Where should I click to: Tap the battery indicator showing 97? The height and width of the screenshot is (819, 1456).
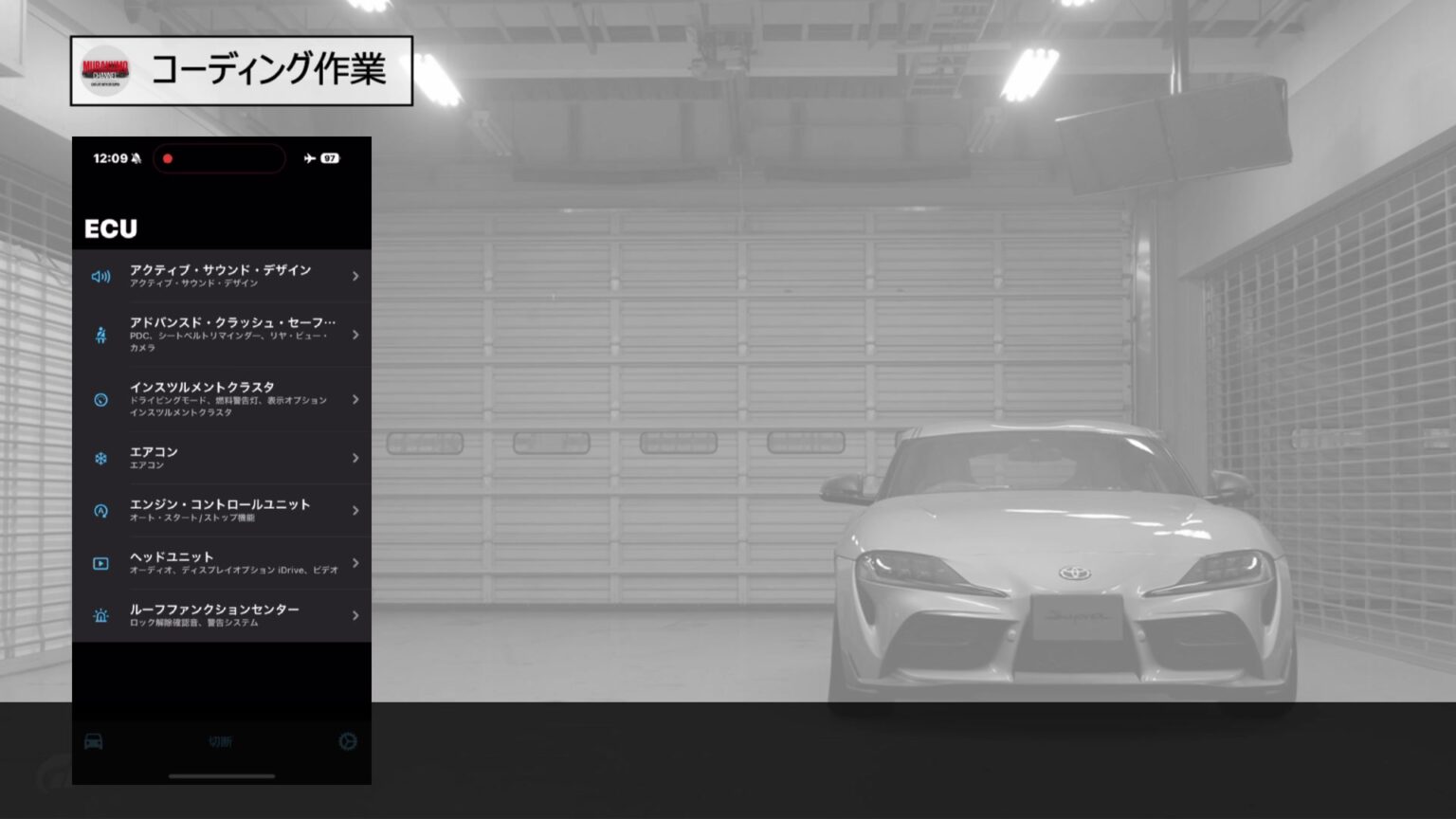click(330, 158)
